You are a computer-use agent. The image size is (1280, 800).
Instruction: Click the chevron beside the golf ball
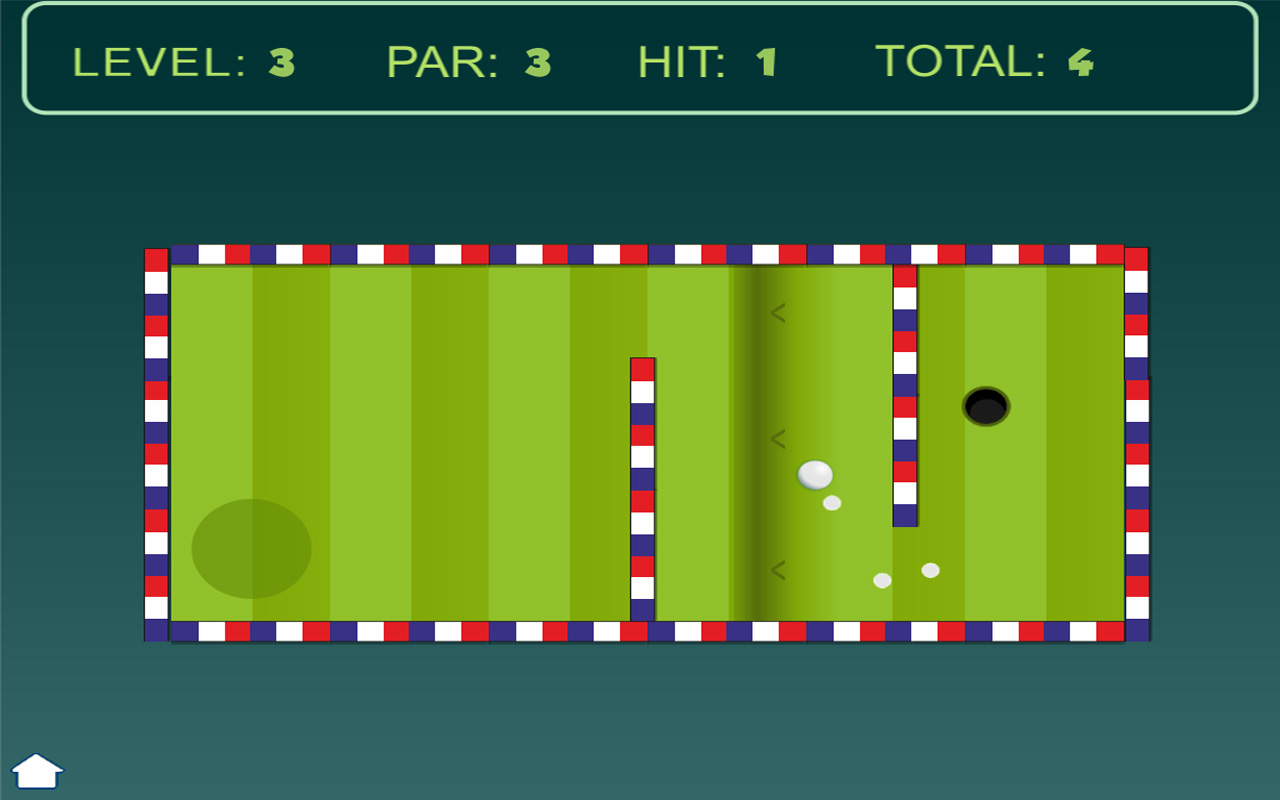point(777,437)
